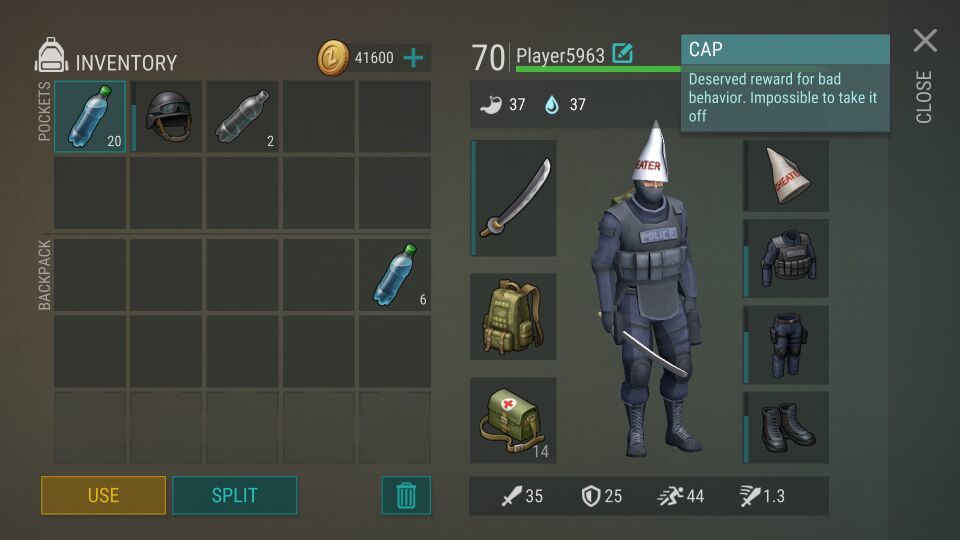Select the tactical pants slot
Image resolution: width=960 pixels, height=540 pixels.
(x=787, y=345)
